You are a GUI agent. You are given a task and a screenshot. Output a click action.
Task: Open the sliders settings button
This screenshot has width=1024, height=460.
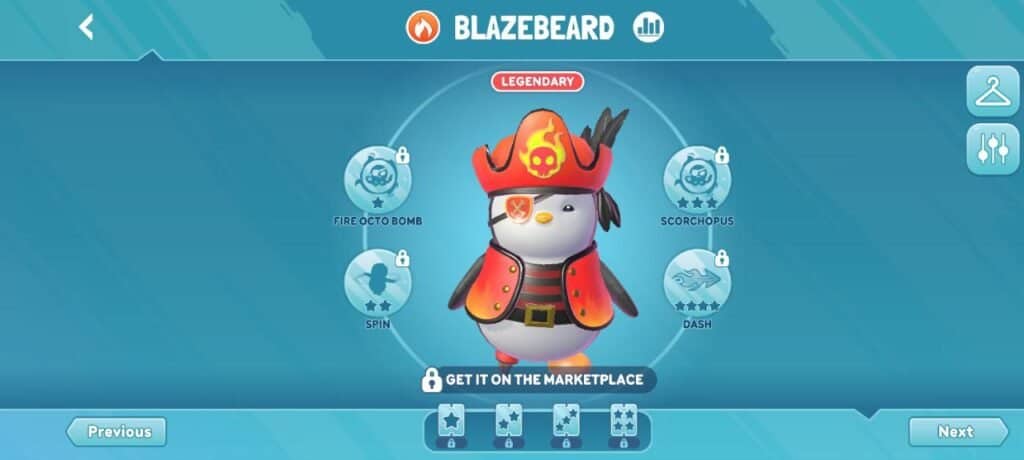click(992, 149)
